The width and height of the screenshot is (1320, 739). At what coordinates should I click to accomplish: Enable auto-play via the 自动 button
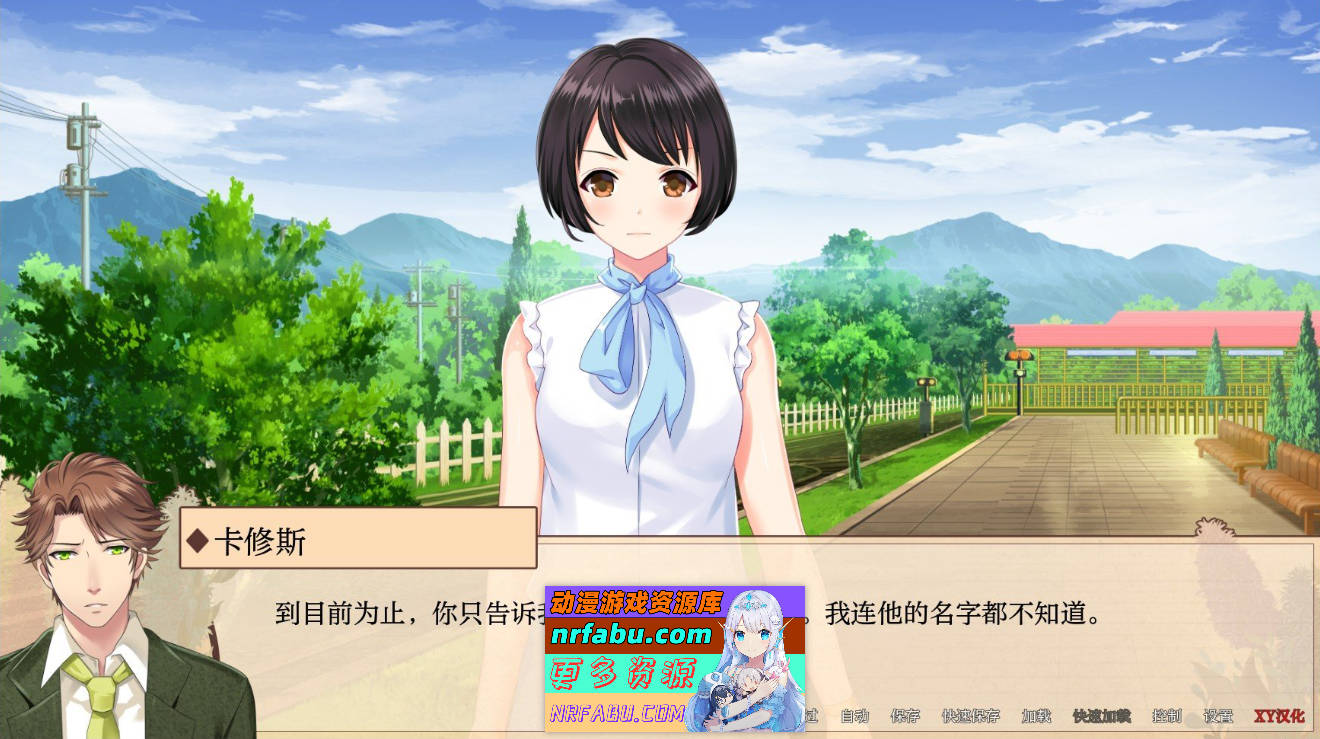tap(853, 717)
